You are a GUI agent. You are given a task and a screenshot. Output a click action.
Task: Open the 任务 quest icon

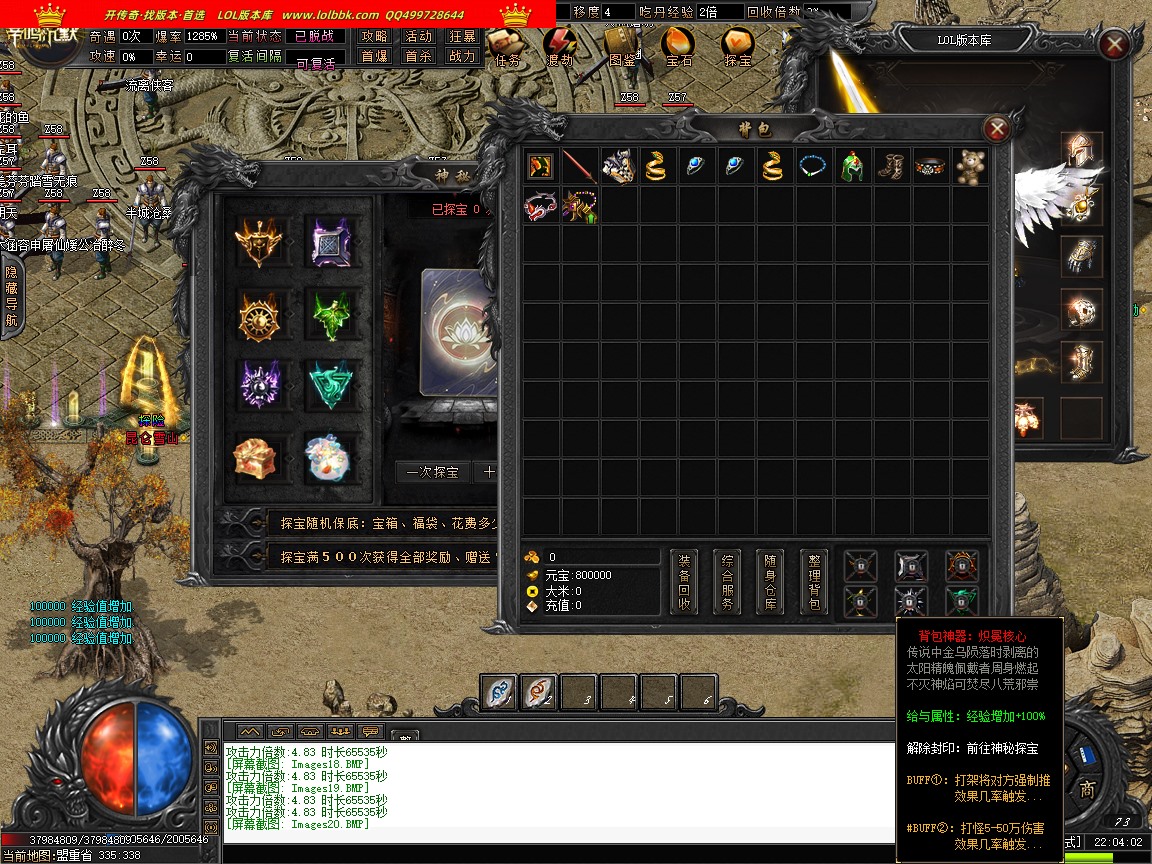point(505,45)
